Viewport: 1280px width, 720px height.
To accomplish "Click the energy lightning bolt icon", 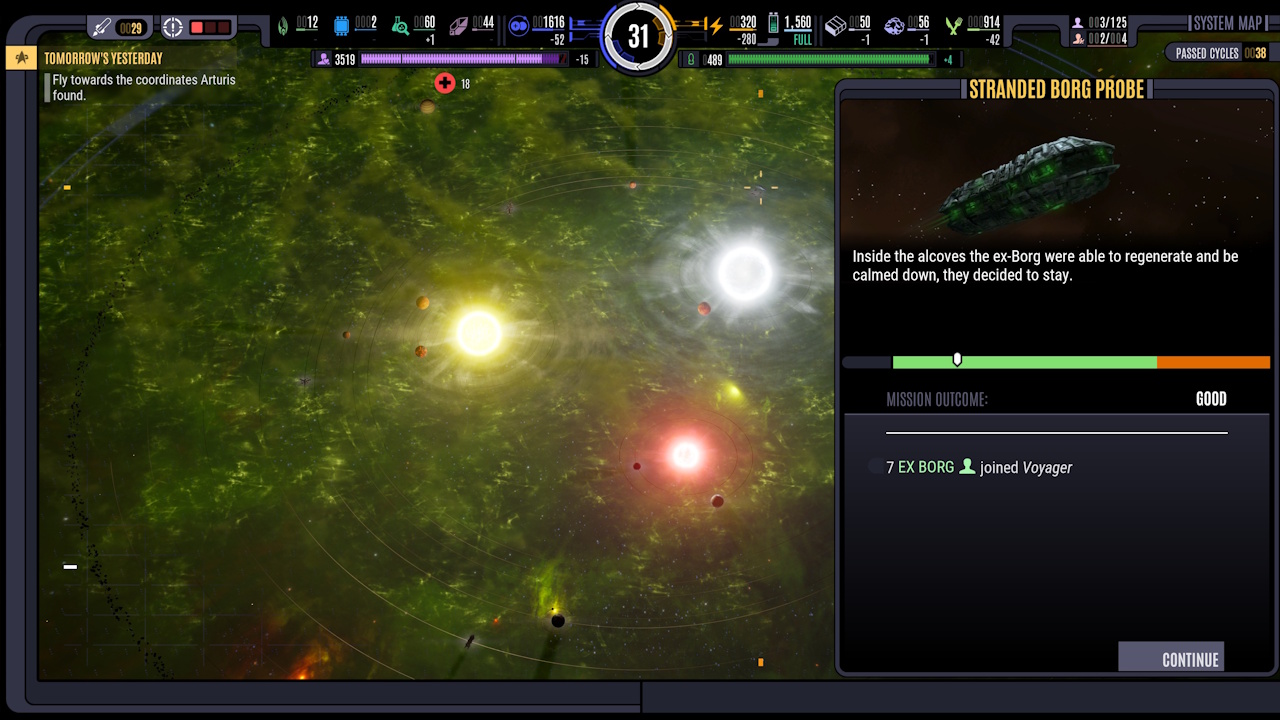I will (x=714, y=24).
